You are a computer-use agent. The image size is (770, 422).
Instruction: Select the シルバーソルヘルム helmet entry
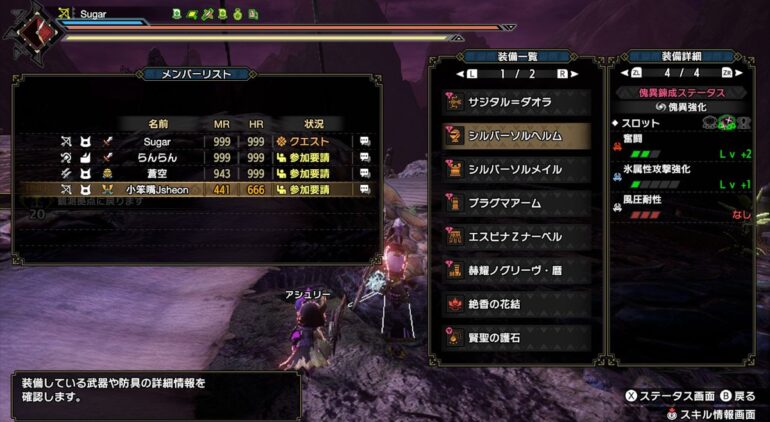[516, 136]
